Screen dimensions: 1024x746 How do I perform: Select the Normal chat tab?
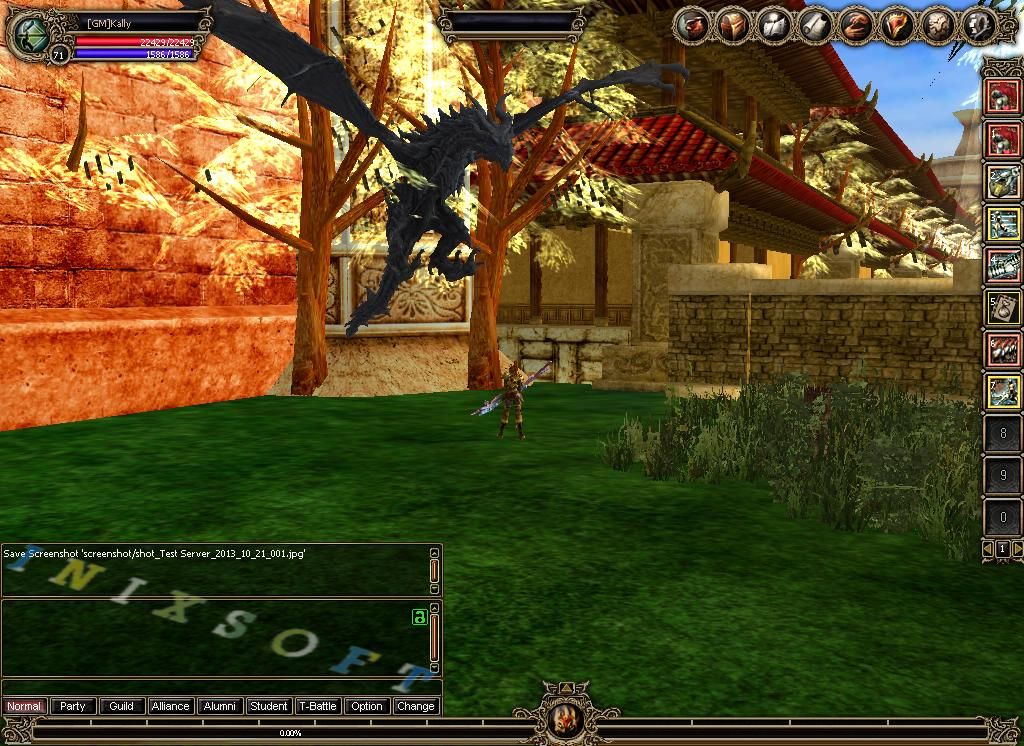point(24,706)
